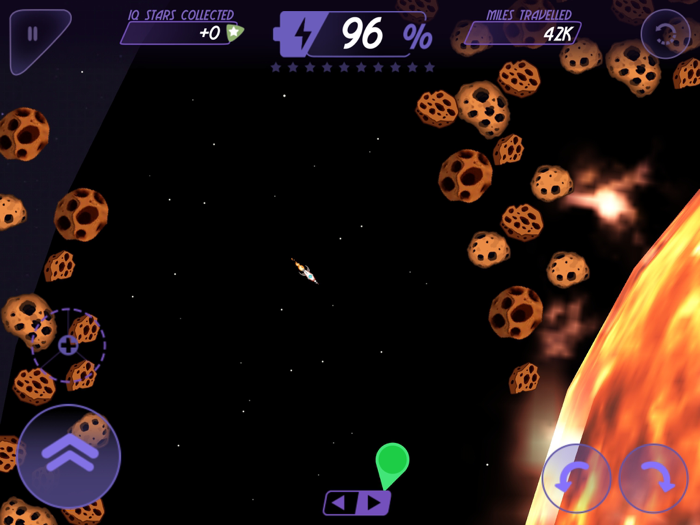Activate the dashed crosshair plus control
Image resolution: width=700 pixels, height=525 pixels.
pos(68,345)
